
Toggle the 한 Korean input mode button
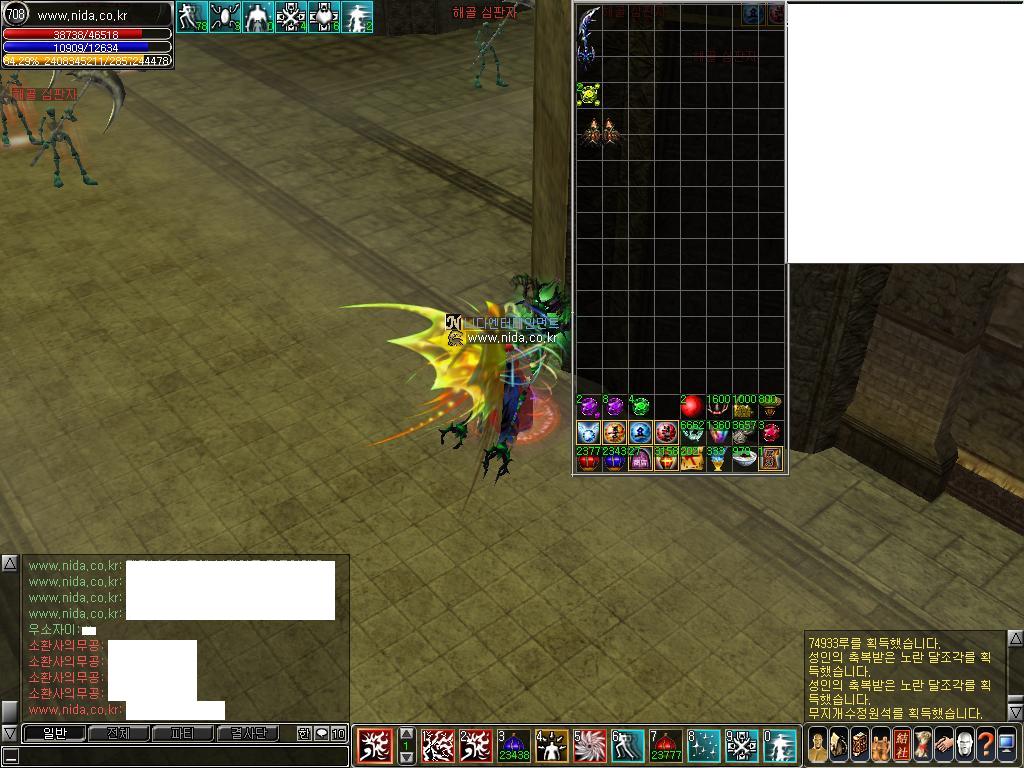(304, 733)
